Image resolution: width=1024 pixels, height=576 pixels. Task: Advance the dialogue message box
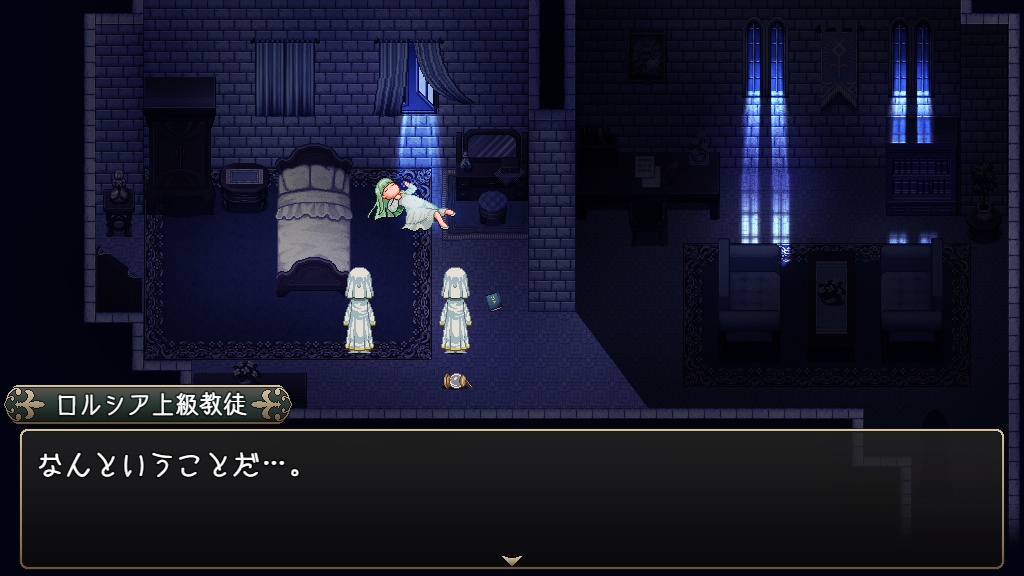click(x=511, y=497)
